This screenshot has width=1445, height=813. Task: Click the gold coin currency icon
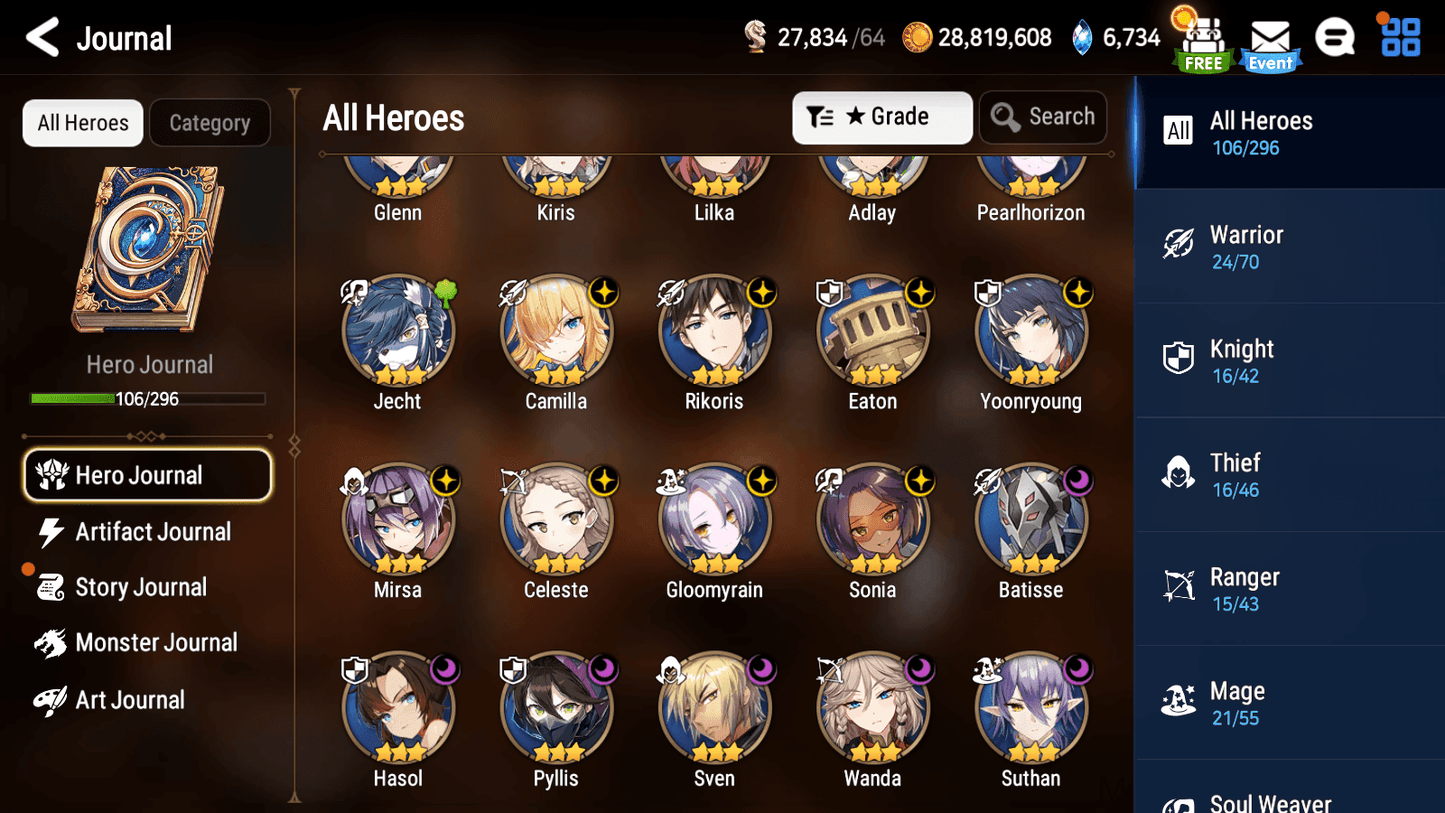coord(917,37)
